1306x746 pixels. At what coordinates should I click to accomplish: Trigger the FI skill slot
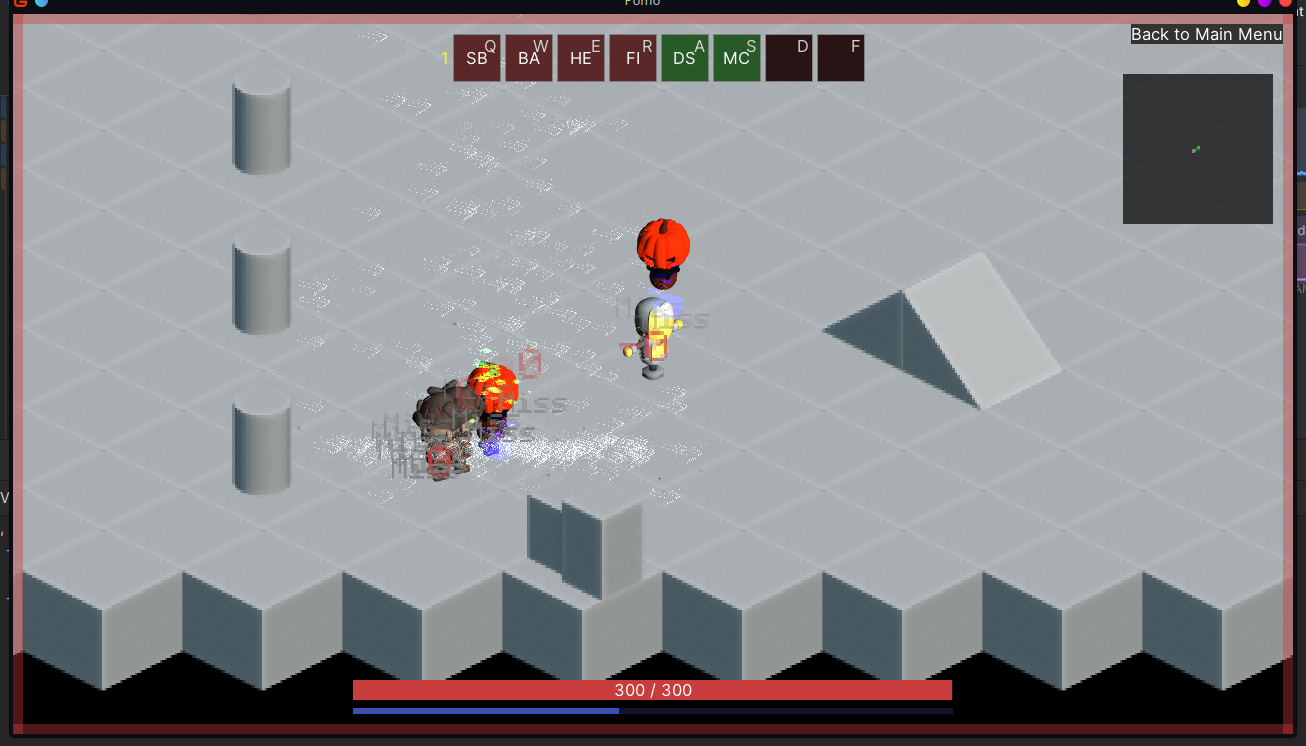pos(633,58)
